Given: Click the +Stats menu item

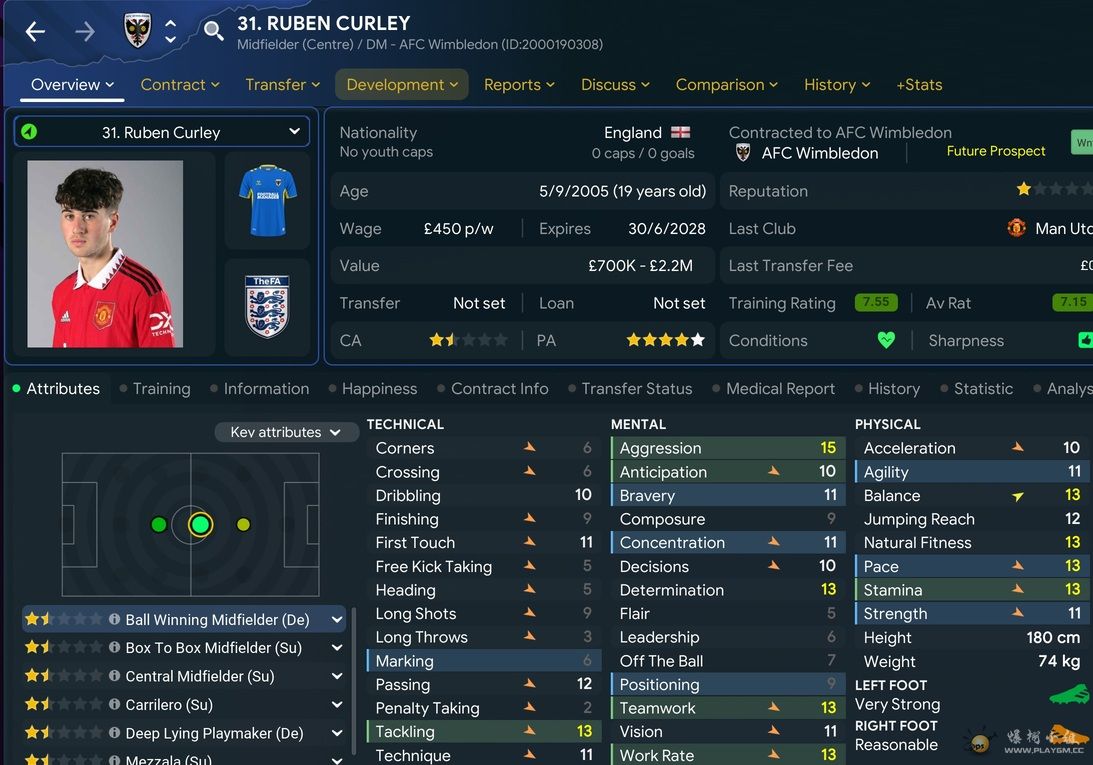Looking at the screenshot, I should 919,85.
